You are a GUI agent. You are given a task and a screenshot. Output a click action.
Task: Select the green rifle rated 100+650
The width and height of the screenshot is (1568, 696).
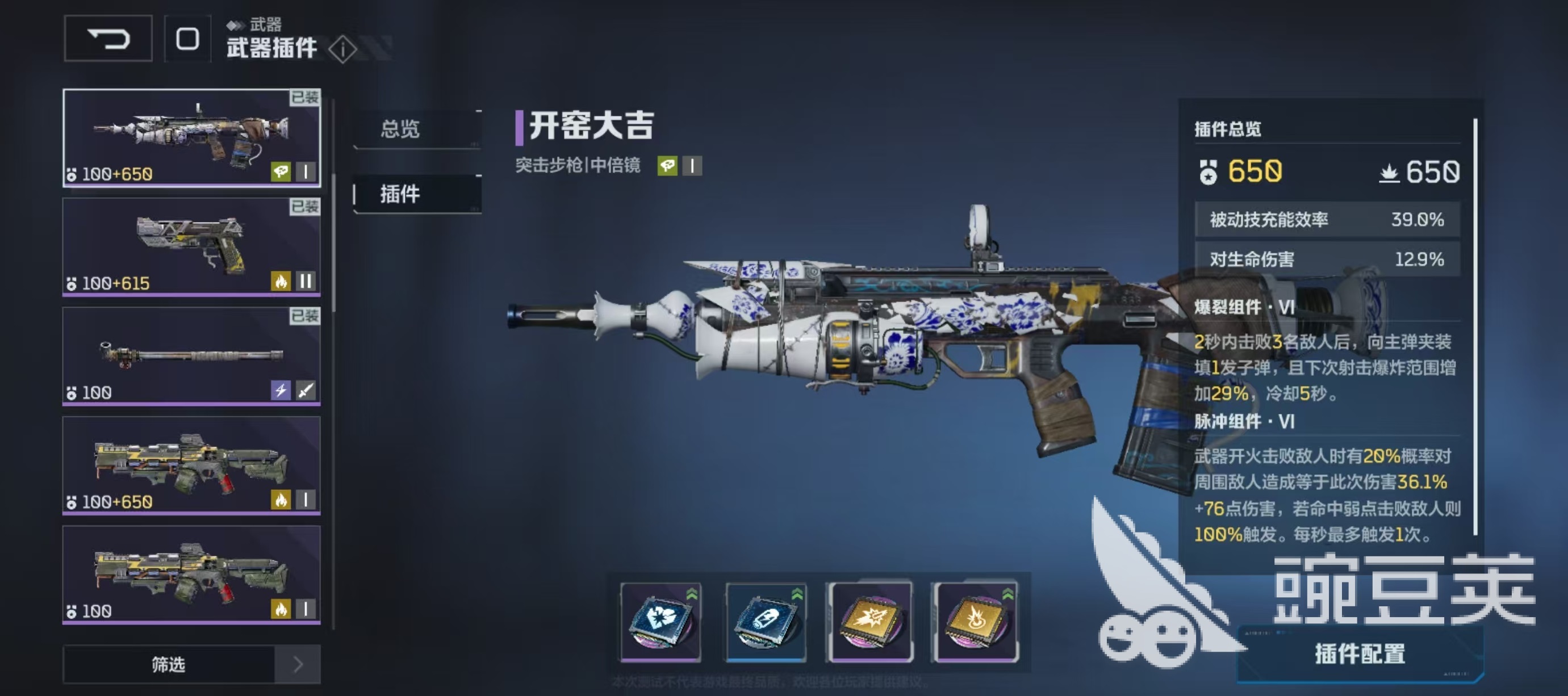click(x=191, y=466)
